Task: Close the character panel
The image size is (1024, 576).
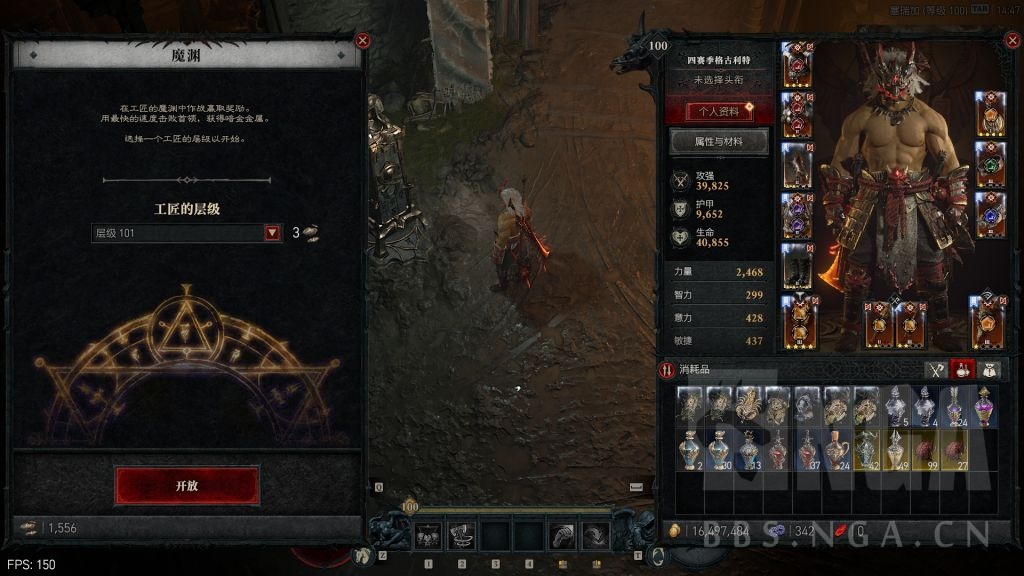Action: click(1010, 41)
